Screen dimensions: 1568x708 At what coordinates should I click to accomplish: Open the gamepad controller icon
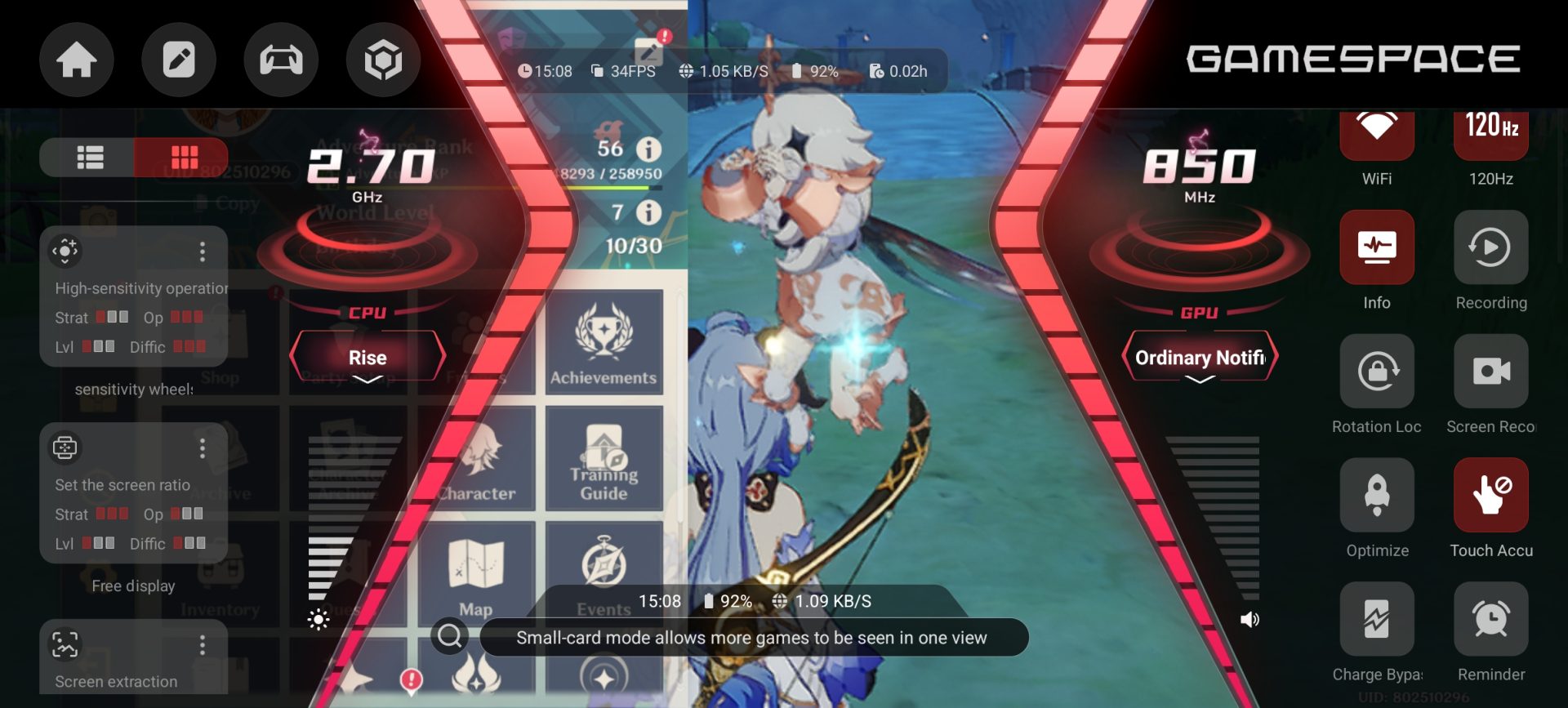click(x=281, y=60)
